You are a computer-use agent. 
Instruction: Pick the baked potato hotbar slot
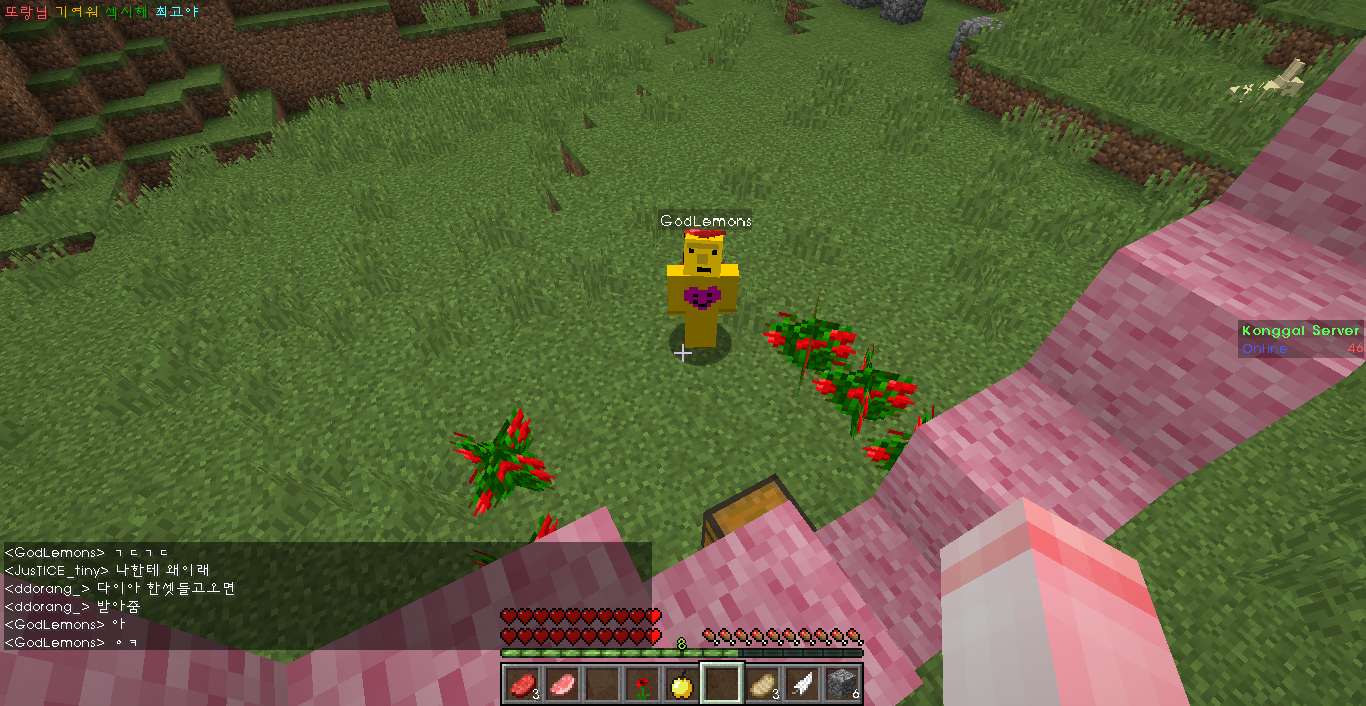click(762, 685)
